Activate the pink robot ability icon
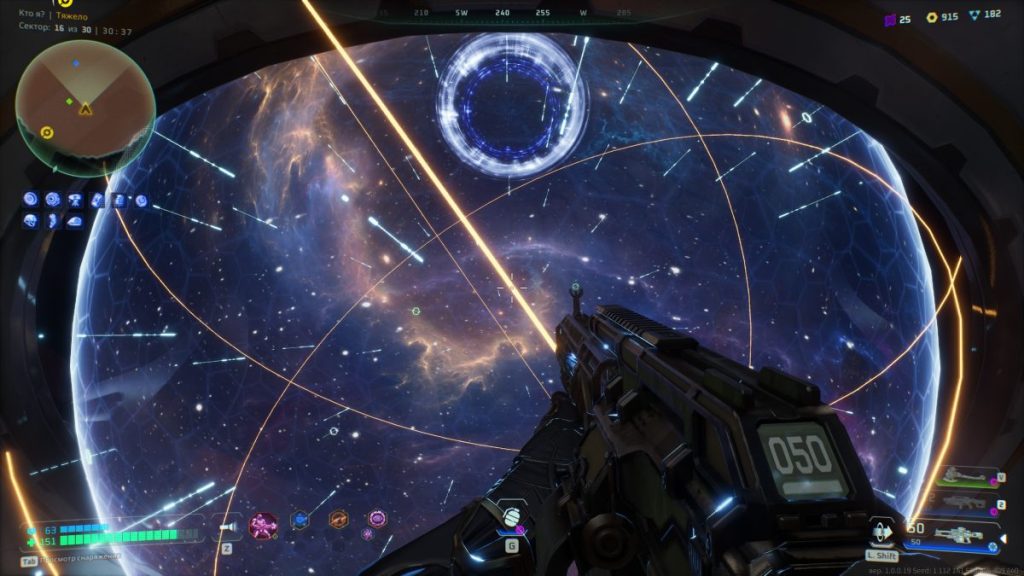The width and height of the screenshot is (1024, 576). [x=264, y=523]
